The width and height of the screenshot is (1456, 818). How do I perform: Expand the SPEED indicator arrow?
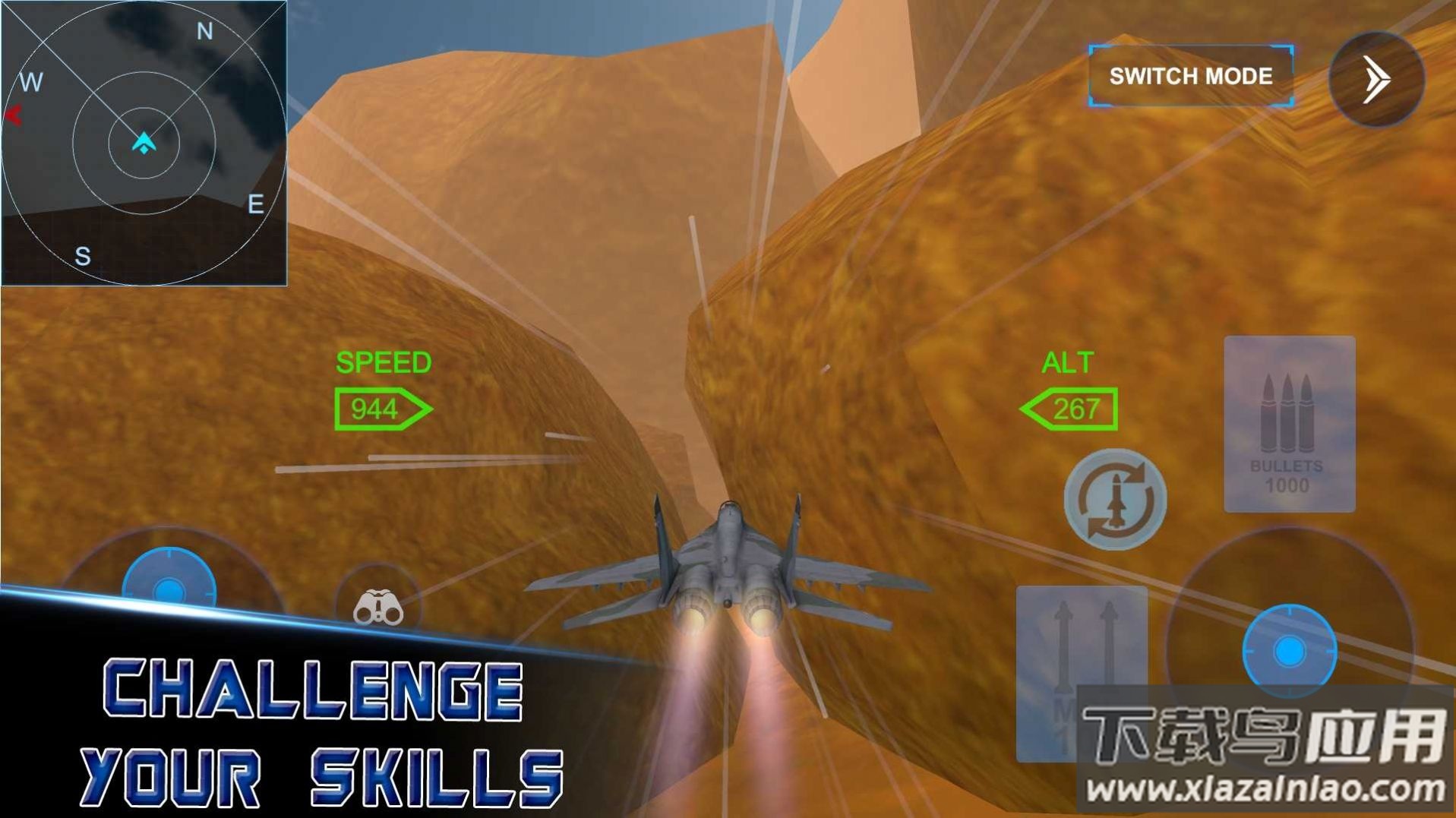click(384, 408)
